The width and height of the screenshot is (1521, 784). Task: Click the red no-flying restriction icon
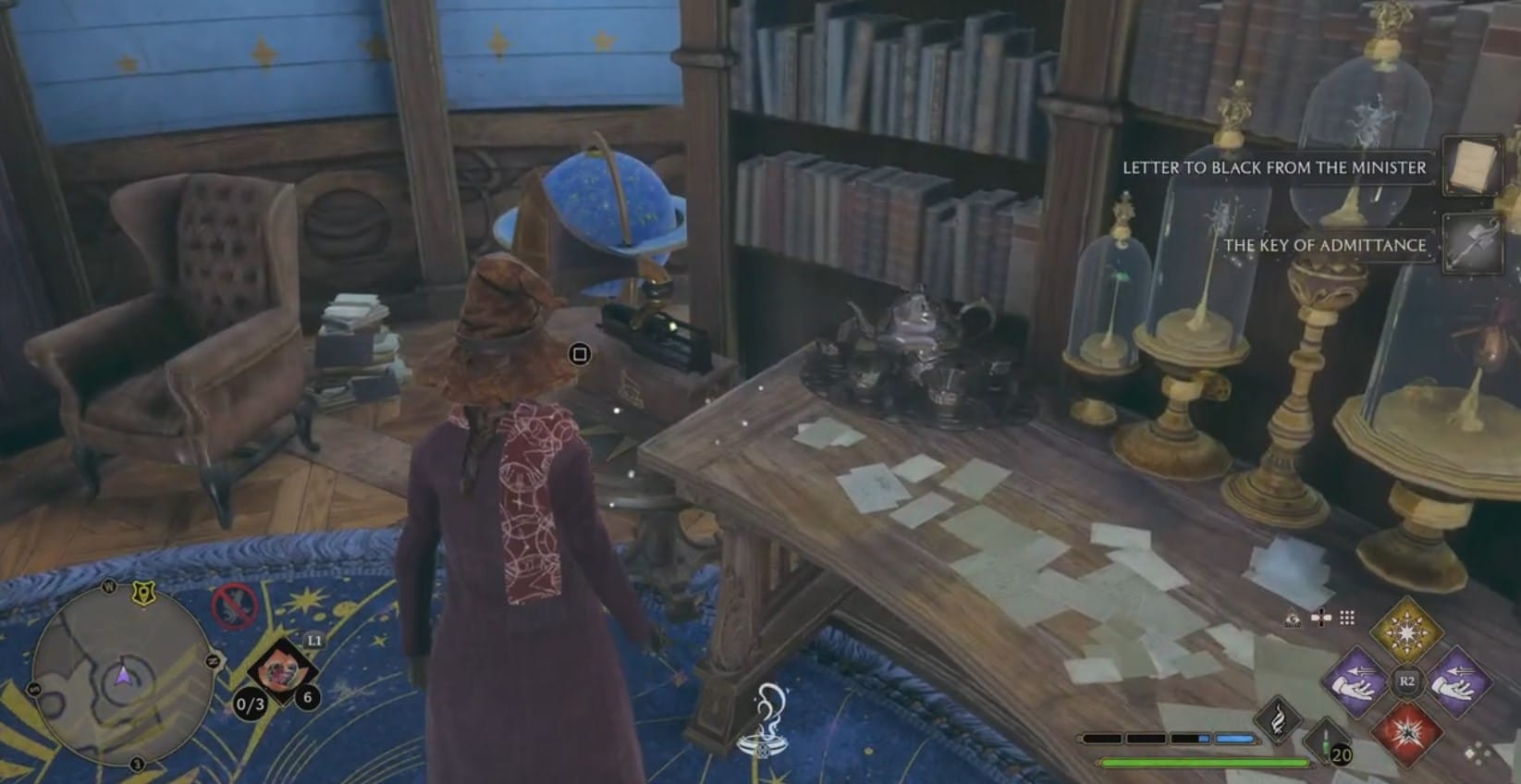[236, 607]
